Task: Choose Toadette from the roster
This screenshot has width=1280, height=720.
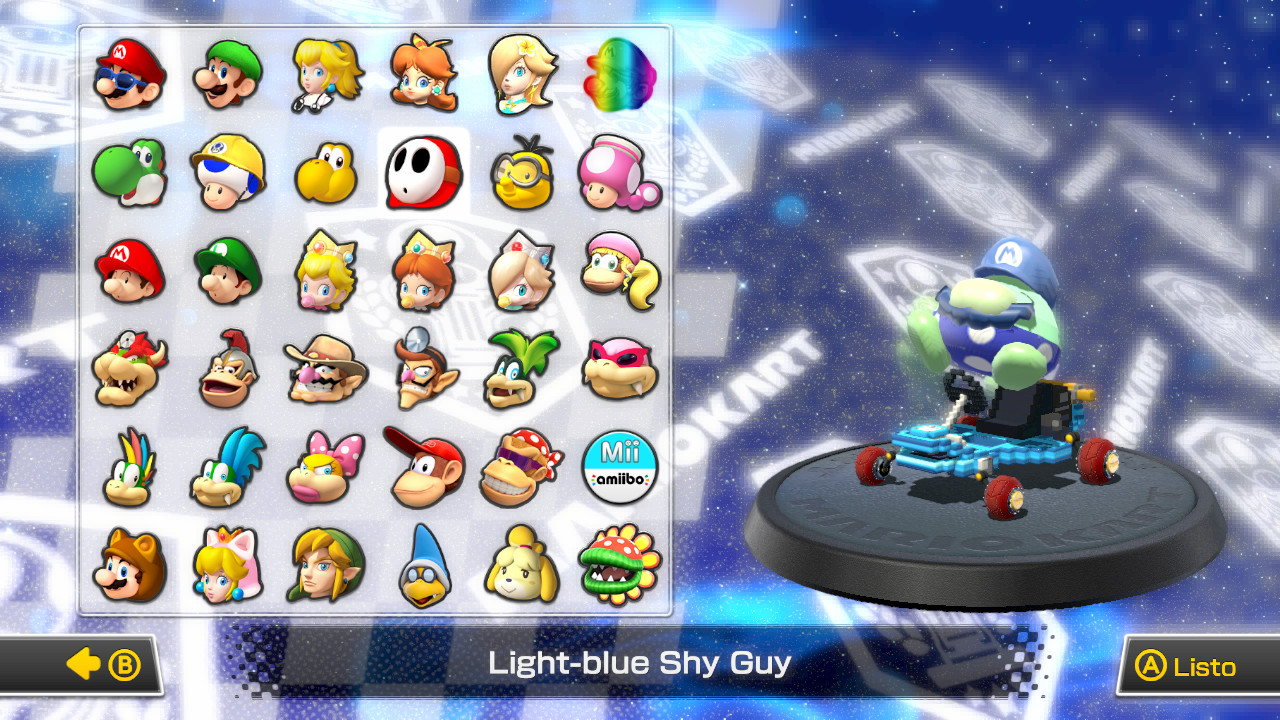Action: click(x=620, y=173)
